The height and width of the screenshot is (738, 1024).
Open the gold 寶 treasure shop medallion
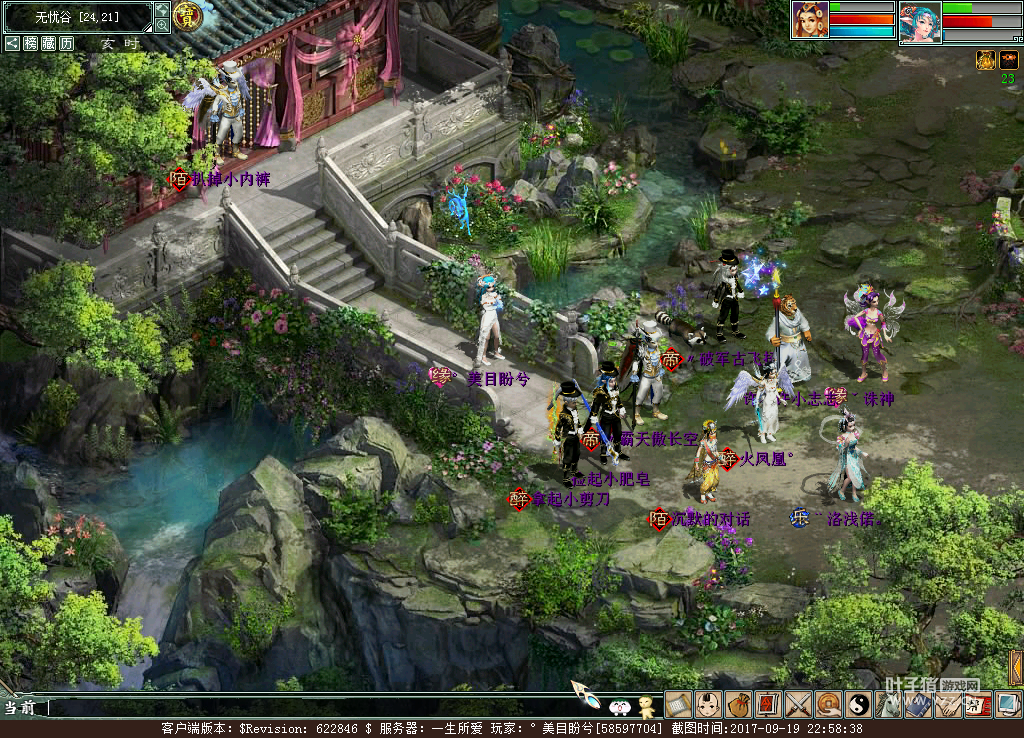pos(187,16)
